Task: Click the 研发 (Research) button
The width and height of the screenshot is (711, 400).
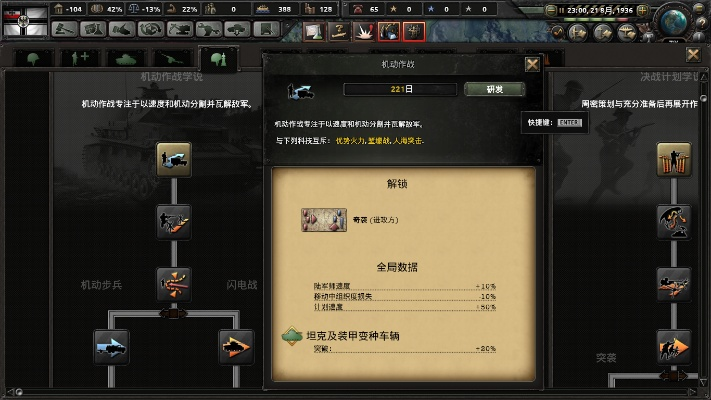Action: [494, 89]
